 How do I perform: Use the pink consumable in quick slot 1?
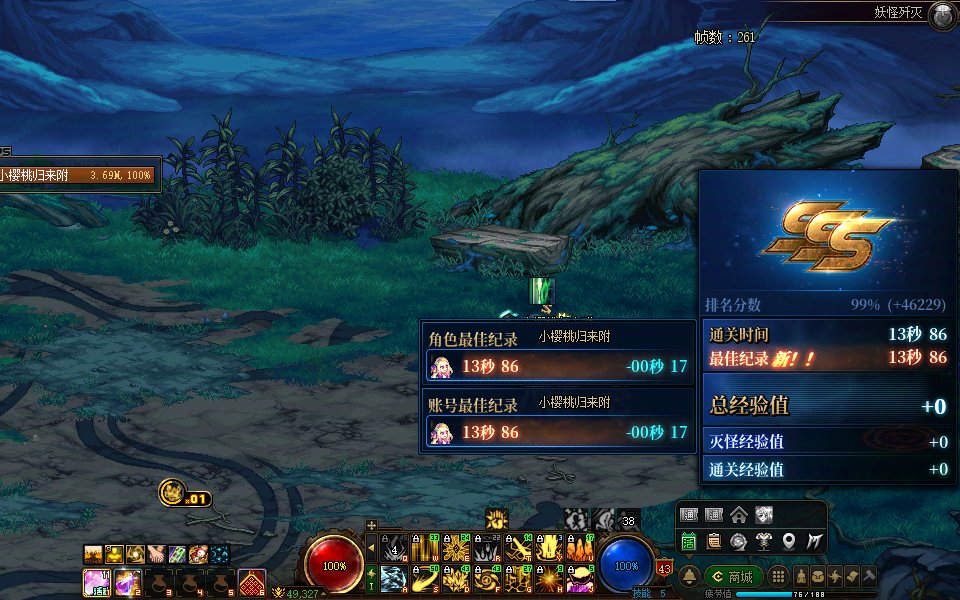[97, 581]
